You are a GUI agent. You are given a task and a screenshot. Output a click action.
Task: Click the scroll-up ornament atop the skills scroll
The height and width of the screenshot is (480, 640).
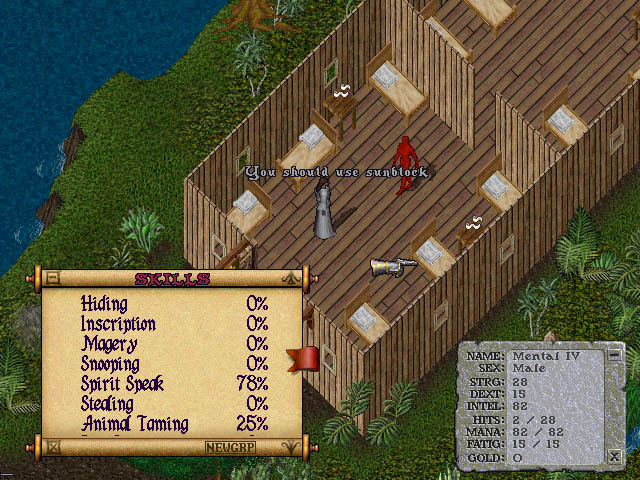(291, 278)
